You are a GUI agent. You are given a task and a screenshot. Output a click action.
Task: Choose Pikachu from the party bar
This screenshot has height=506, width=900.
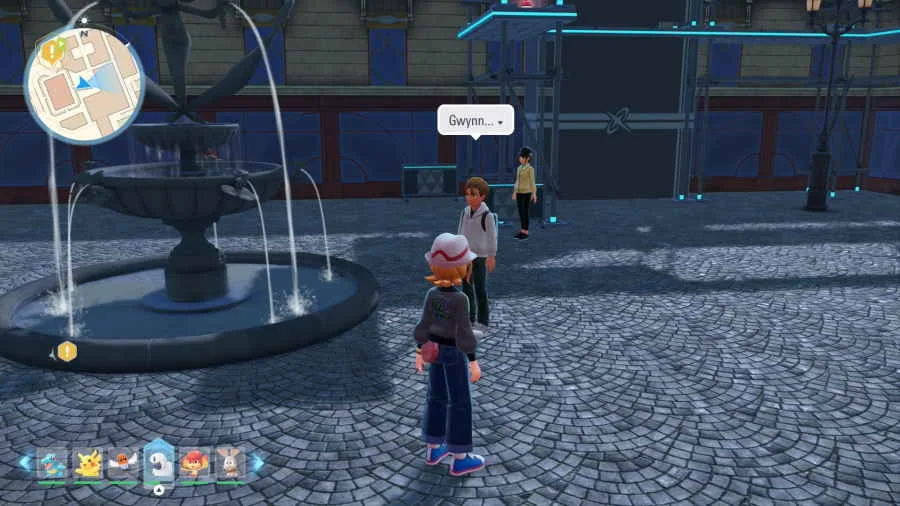click(x=88, y=463)
